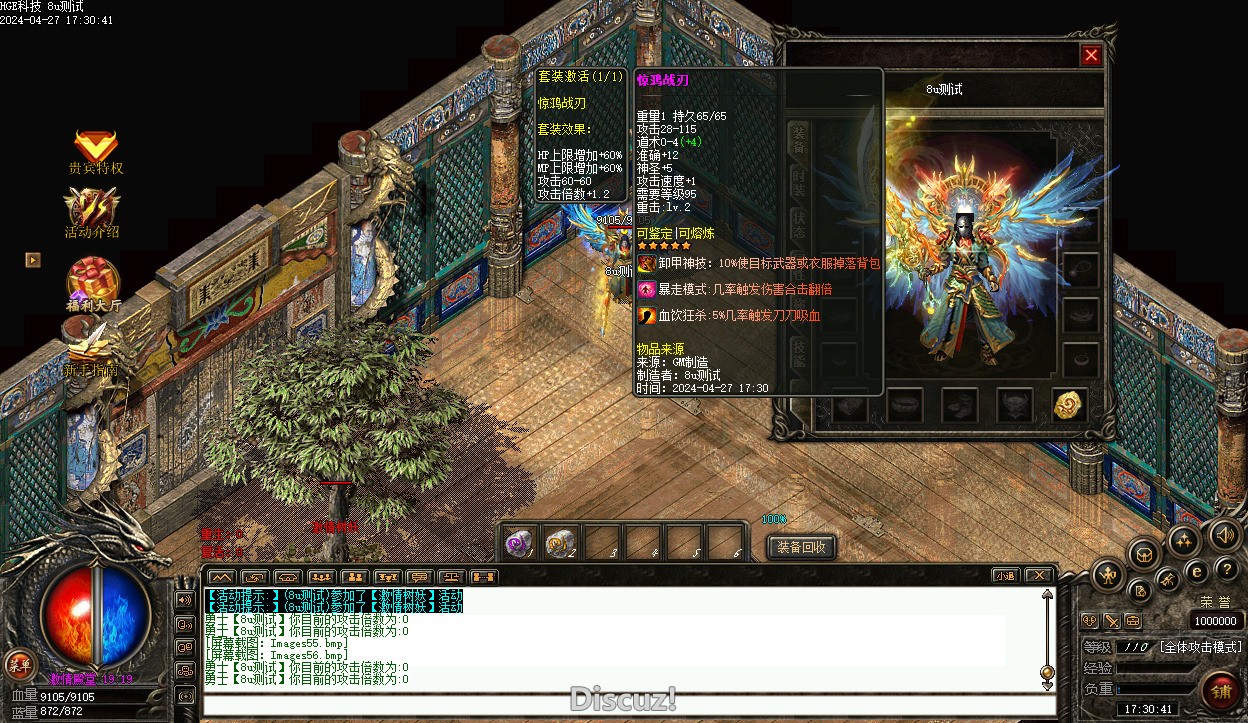Select the purple spiral scroll in hotbar slot 1
This screenshot has width=1248, height=723.
click(519, 543)
